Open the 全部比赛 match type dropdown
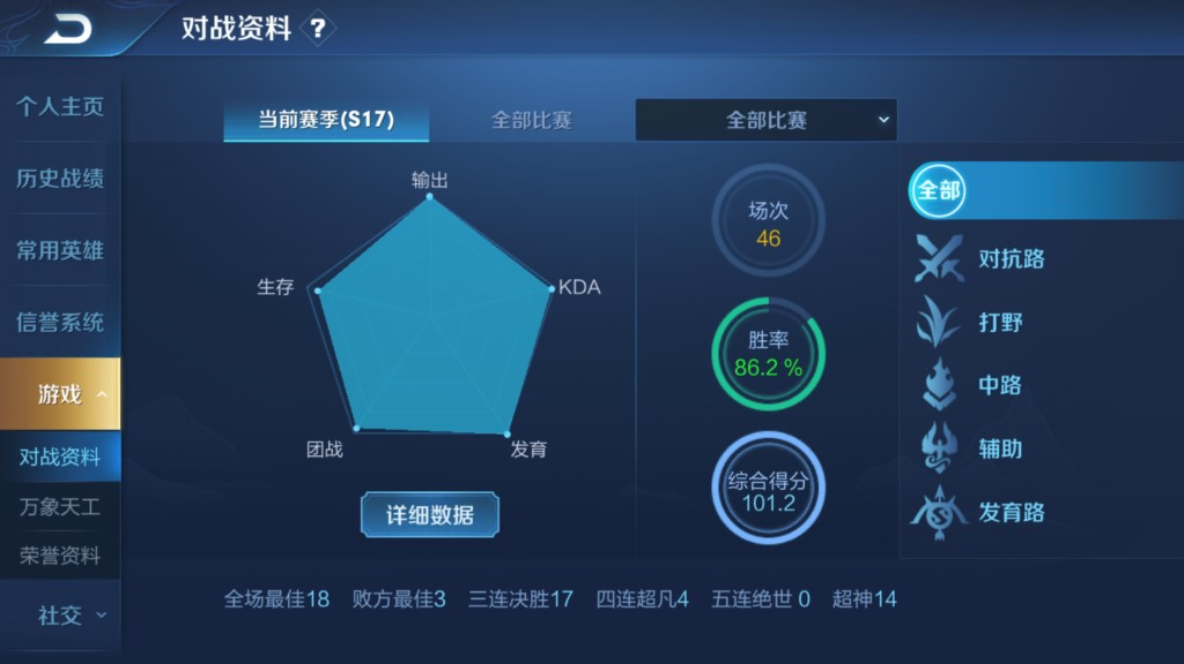Viewport: 1184px width, 664px height. 766,120
